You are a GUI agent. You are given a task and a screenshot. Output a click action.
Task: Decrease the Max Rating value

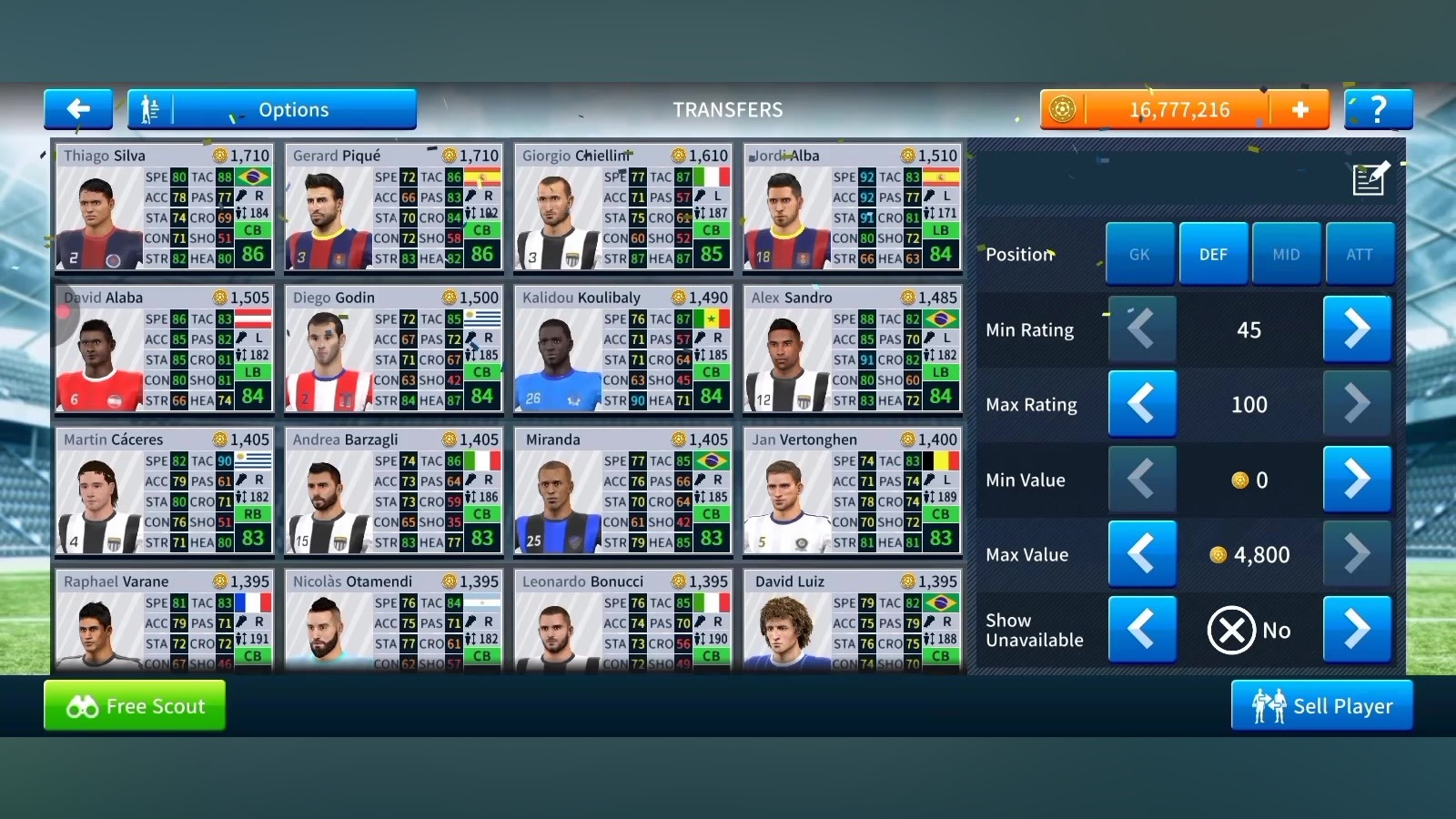(1141, 404)
